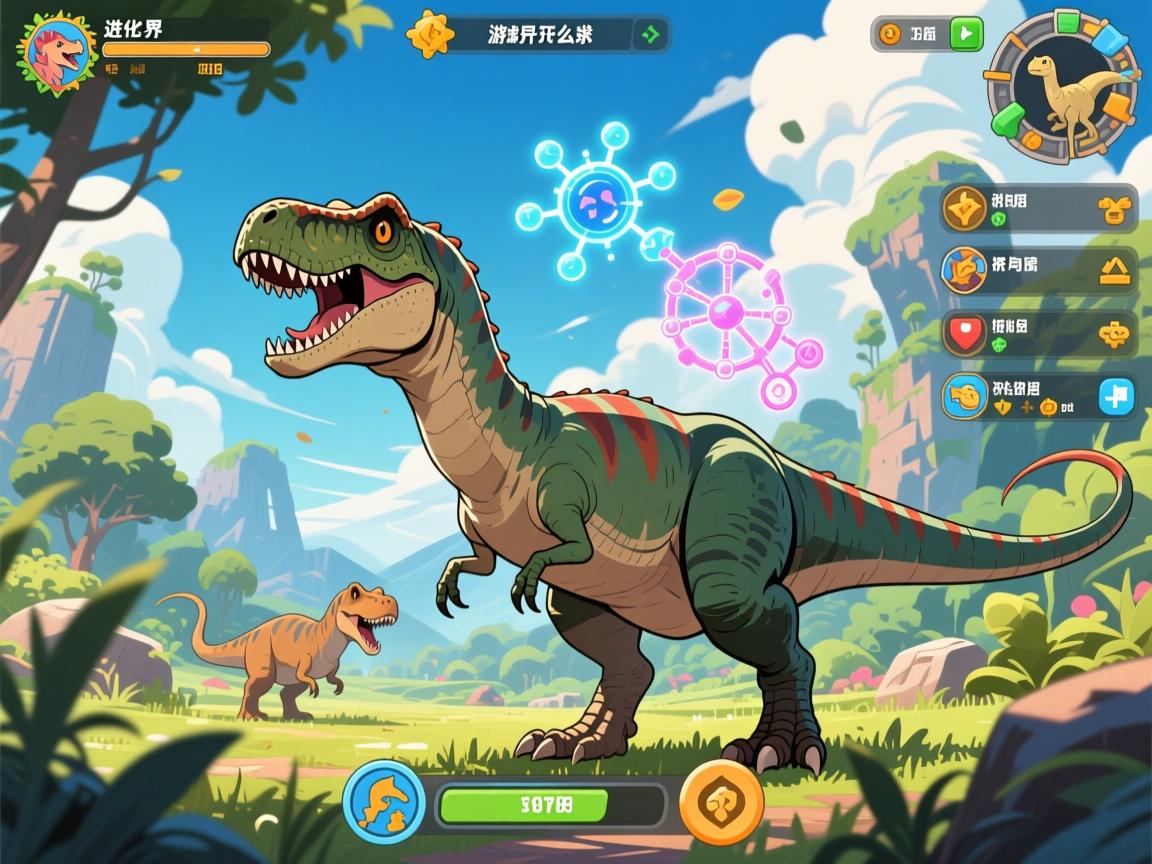Click the yellow triangle button on the right panel
Viewport: 1152px width, 864px height.
(x=1115, y=271)
